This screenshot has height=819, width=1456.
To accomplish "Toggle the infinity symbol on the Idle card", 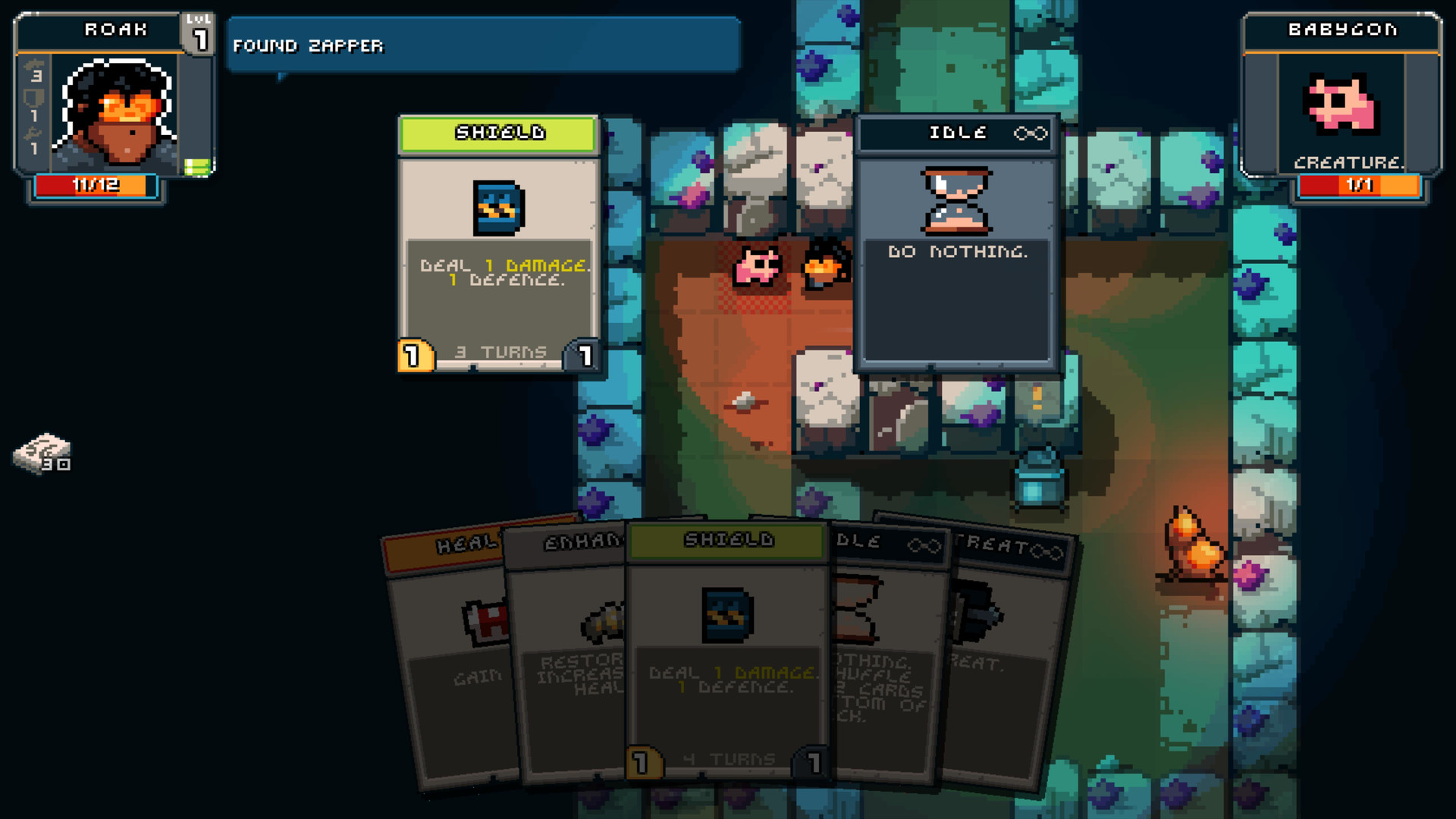I will coord(1032,133).
